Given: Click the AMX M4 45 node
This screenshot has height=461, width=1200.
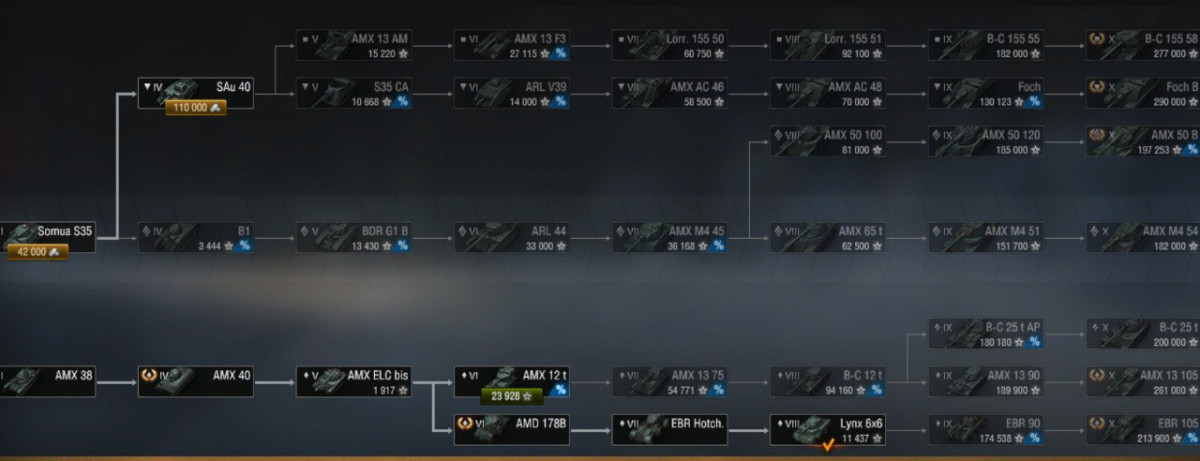Looking at the screenshot, I should (670, 237).
